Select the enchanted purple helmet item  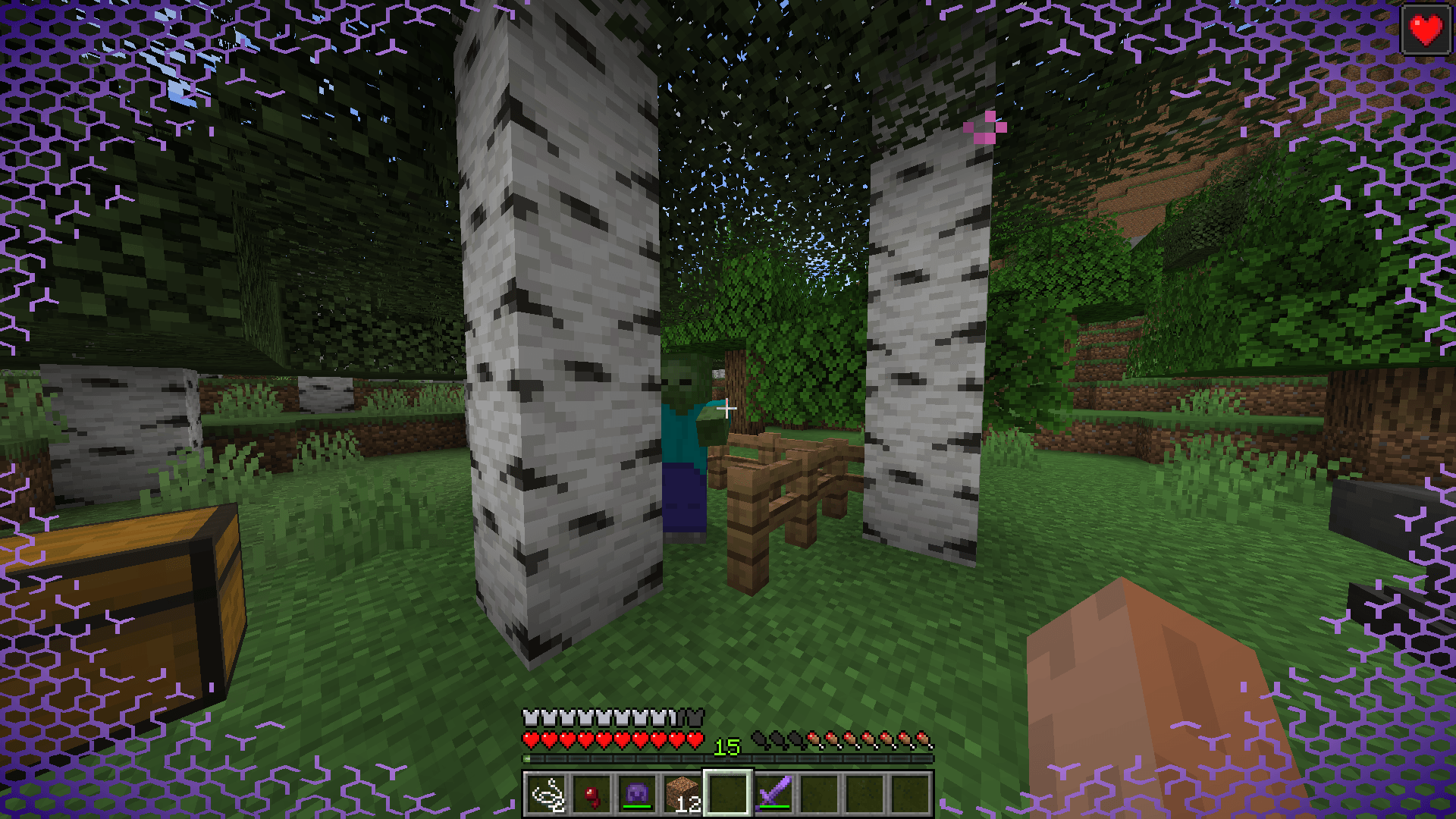click(x=638, y=795)
